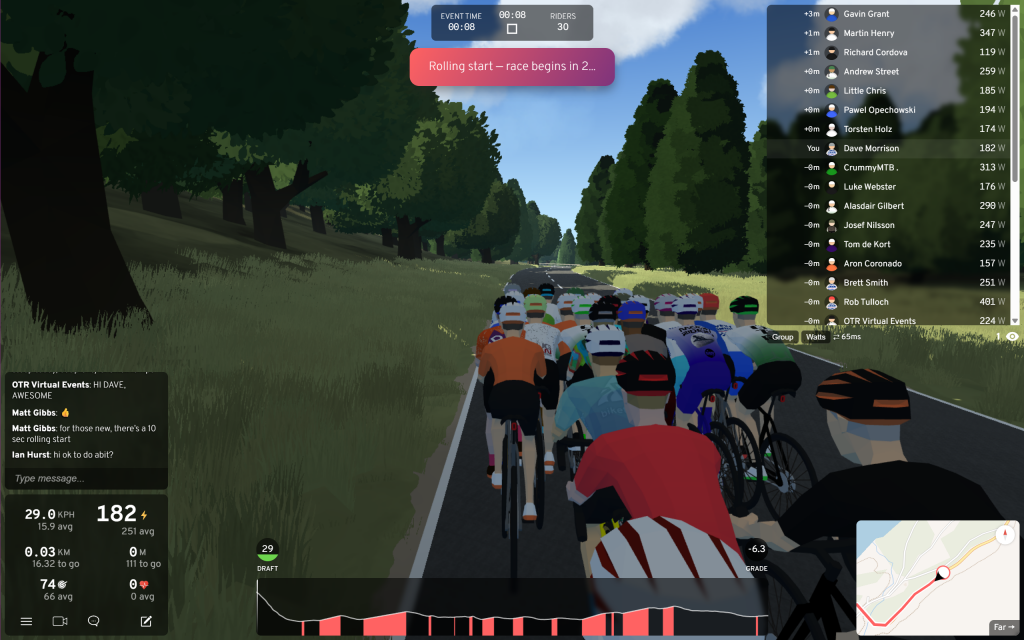This screenshot has height=640, width=1024.
Task: Click the compass on the minimap
Action: click(1003, 534)
